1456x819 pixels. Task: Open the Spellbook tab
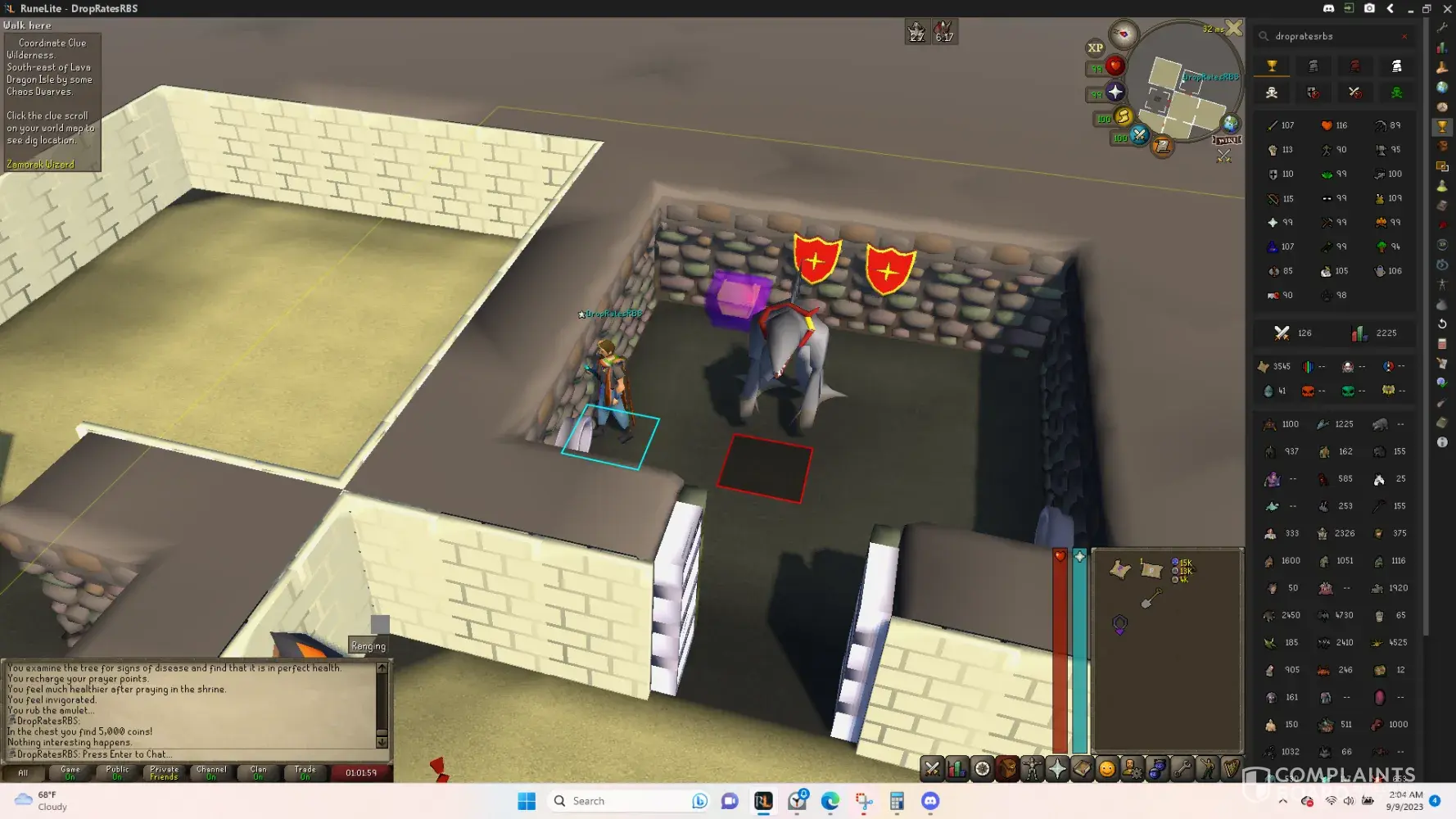[x=1083, y=768]
